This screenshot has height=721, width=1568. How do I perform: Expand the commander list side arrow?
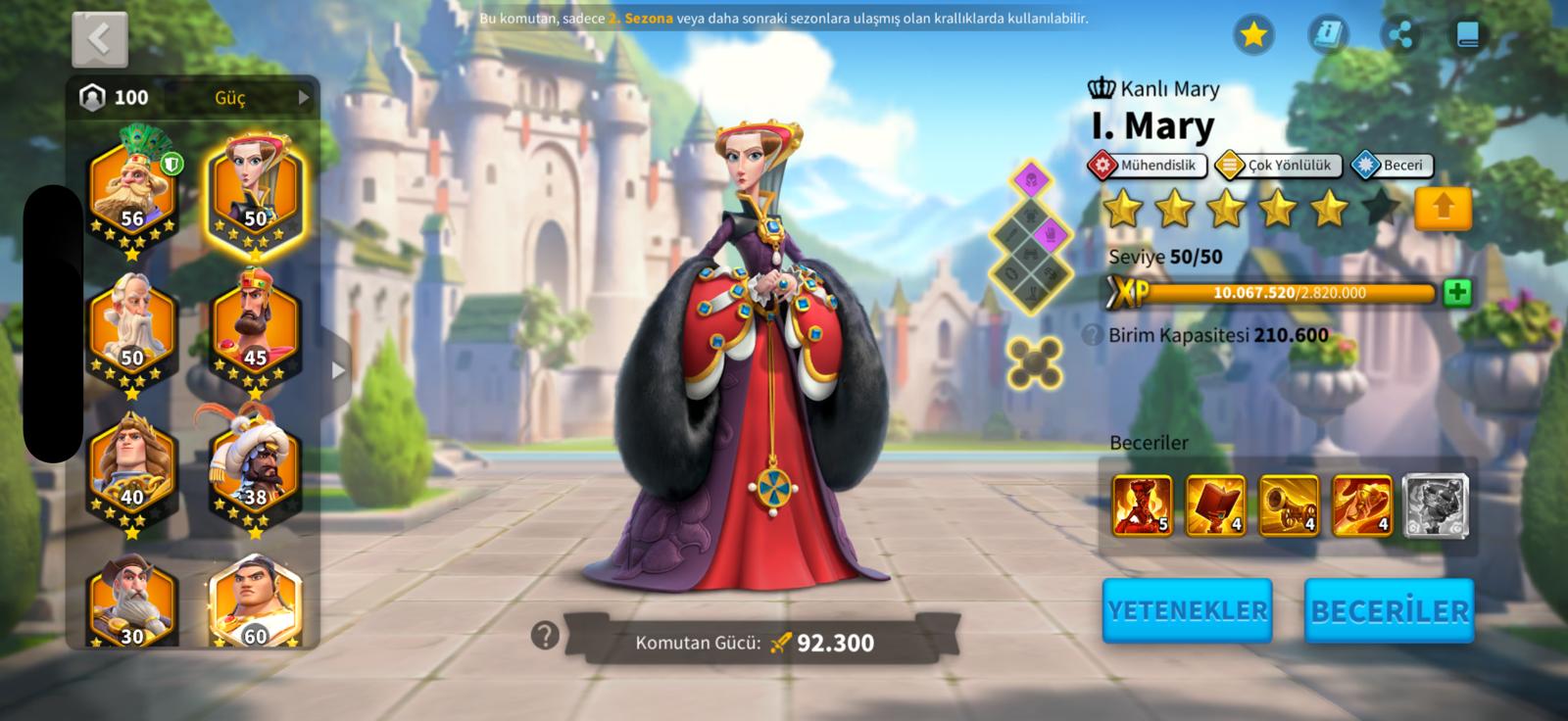(338, 370)
